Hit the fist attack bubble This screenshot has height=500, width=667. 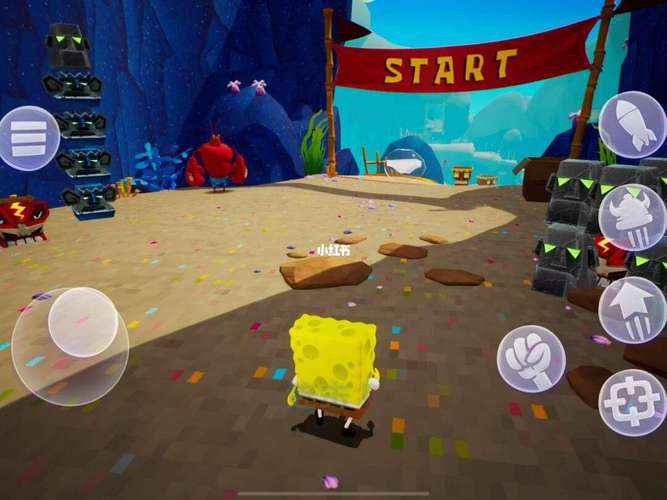click(531, 358)
